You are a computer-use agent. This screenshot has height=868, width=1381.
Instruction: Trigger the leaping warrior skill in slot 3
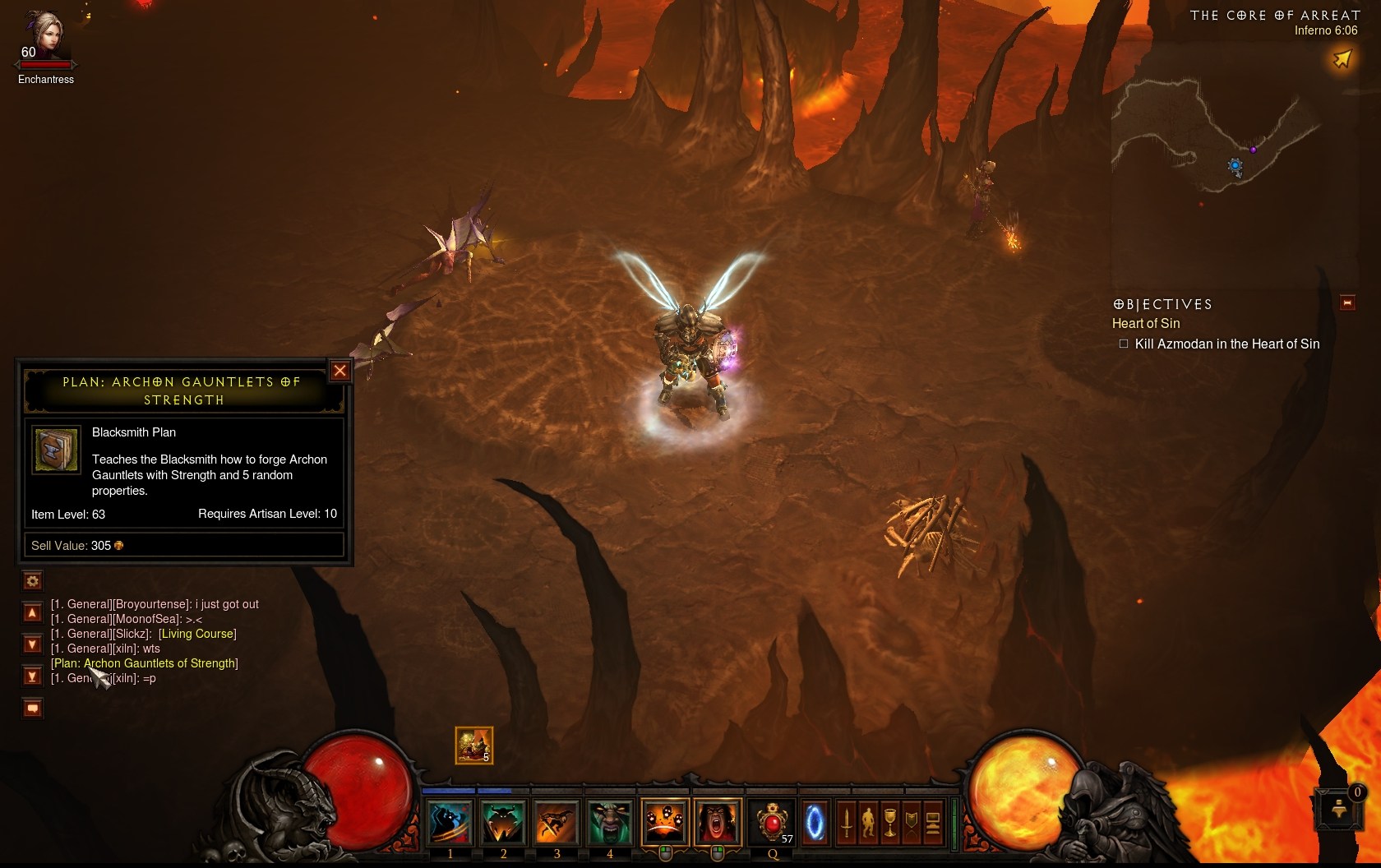tap(557, 822)
